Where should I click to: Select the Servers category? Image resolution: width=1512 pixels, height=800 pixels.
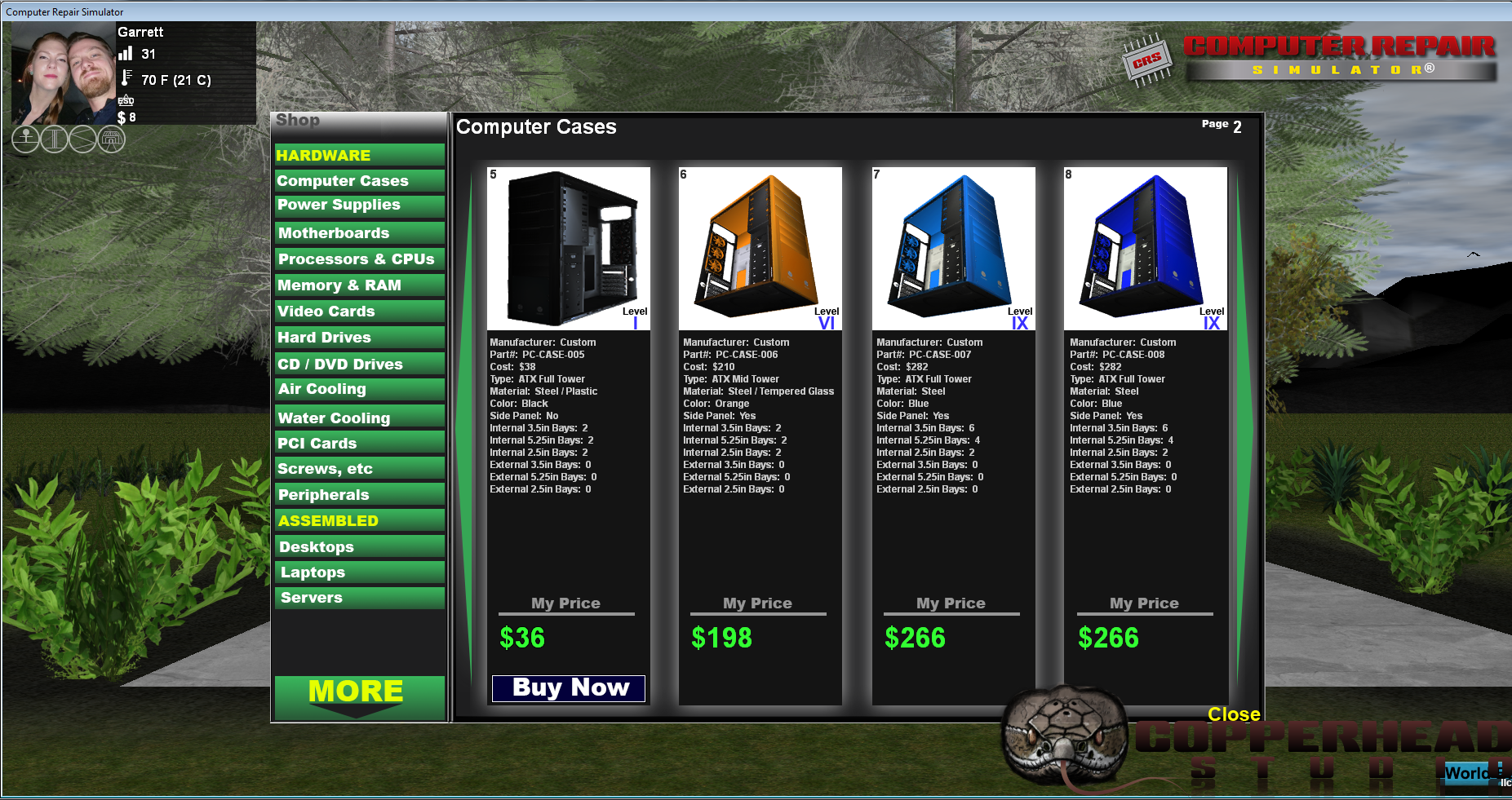(359, 598)
